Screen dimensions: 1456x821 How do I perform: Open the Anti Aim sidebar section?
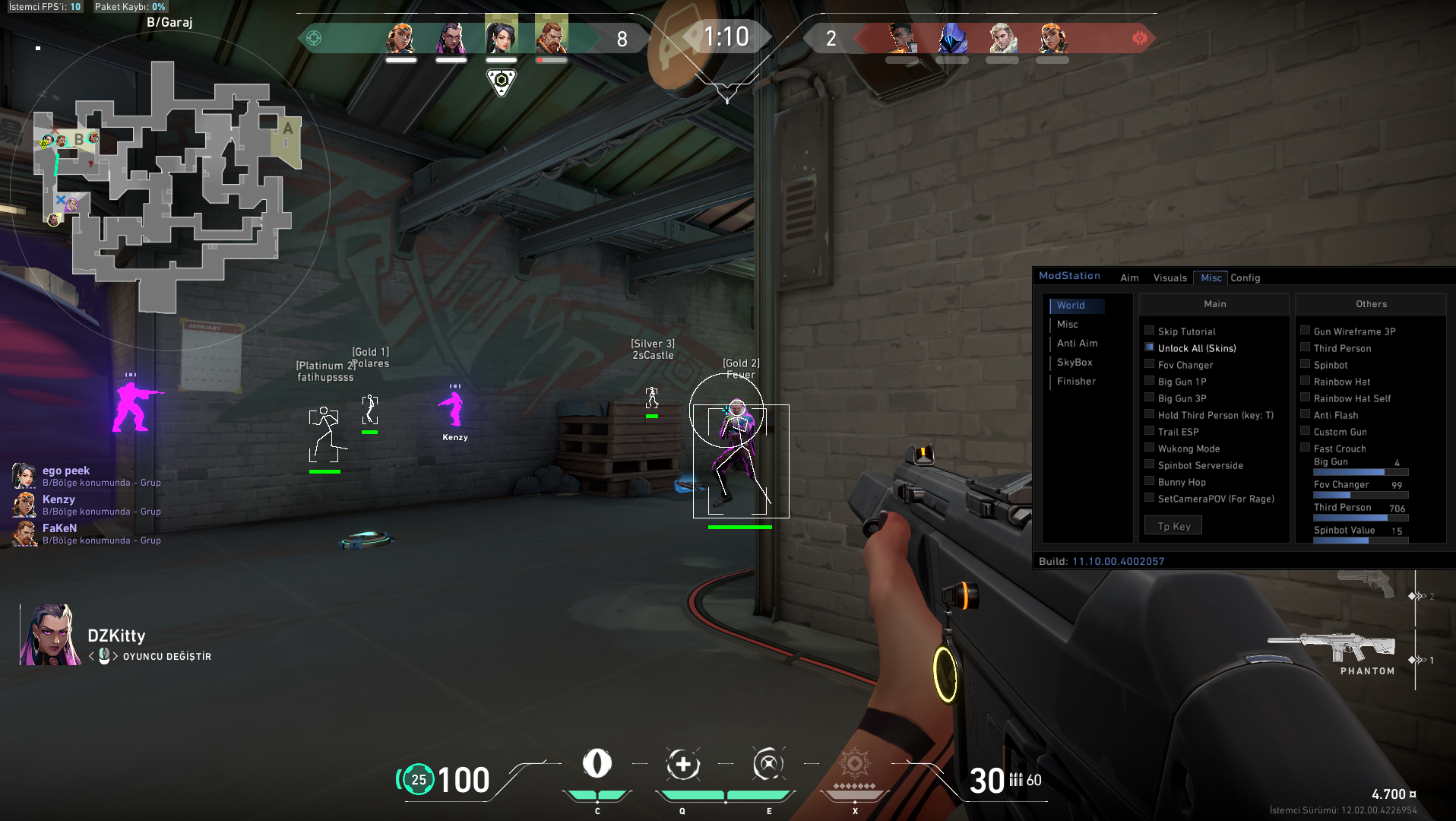(1077, 344)
